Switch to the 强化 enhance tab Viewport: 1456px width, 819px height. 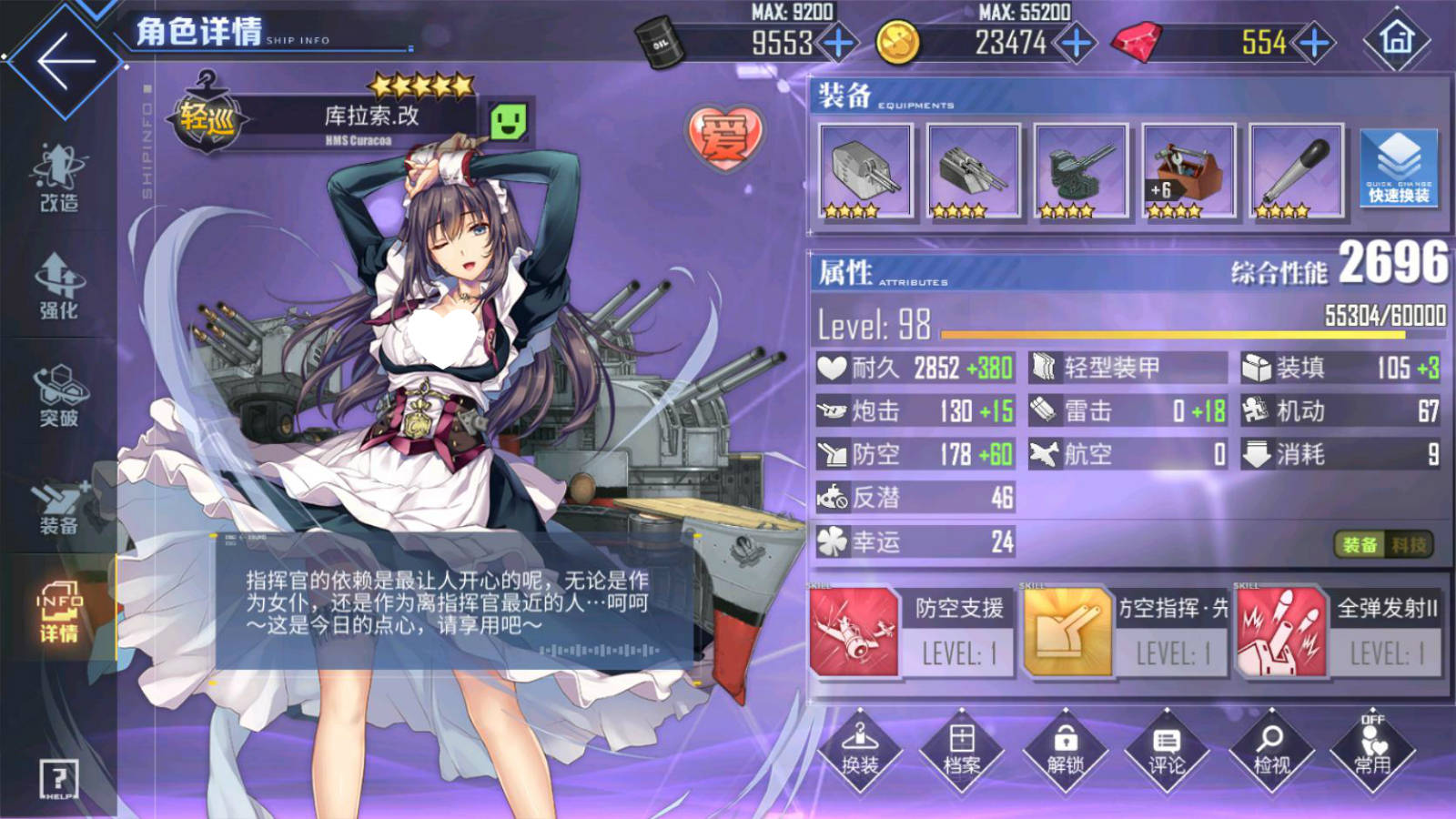click(59, 287)
